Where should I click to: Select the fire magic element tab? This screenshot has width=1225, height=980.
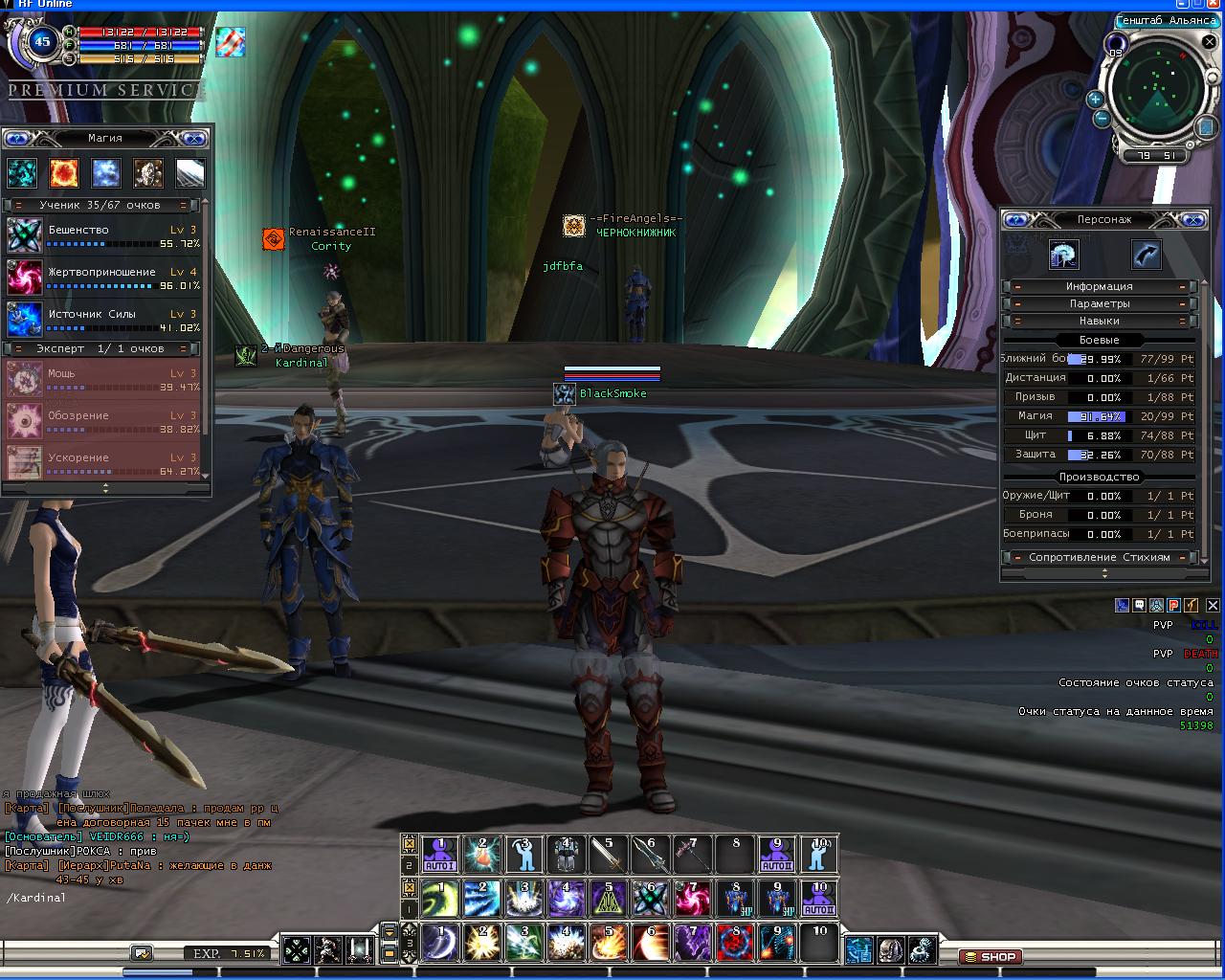64,173
